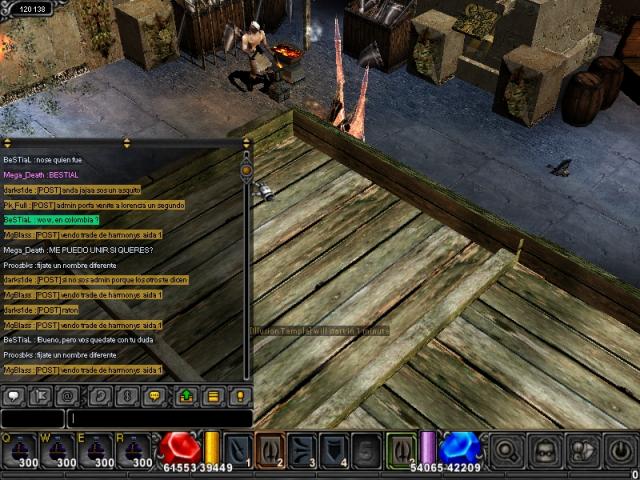Click the power icon system button
The image size is (640, 480).
619,450
